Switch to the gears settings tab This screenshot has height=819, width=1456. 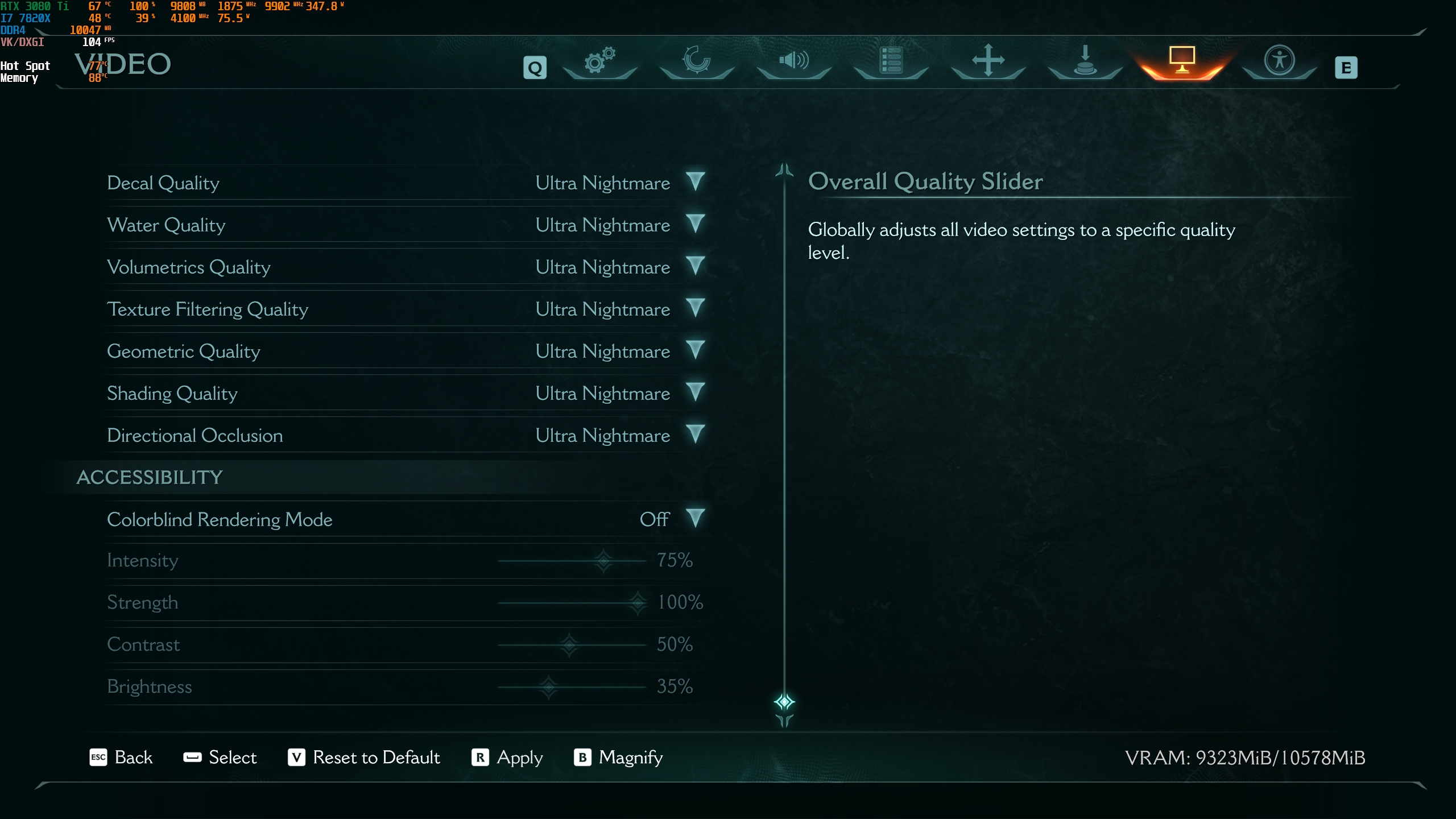point(600,60)
